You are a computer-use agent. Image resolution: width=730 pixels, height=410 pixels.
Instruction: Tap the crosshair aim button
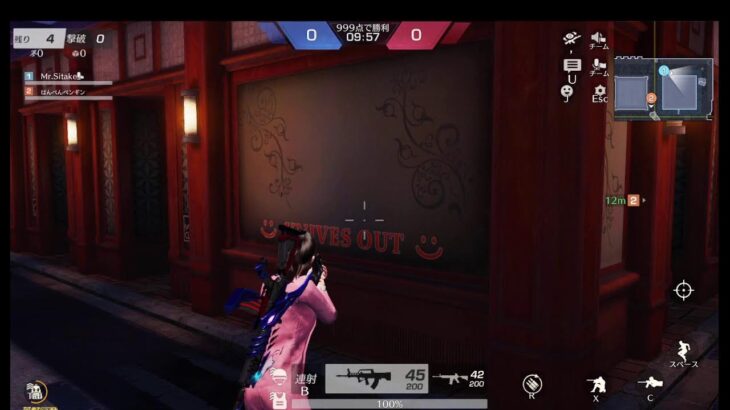click(x=683, y=290)
